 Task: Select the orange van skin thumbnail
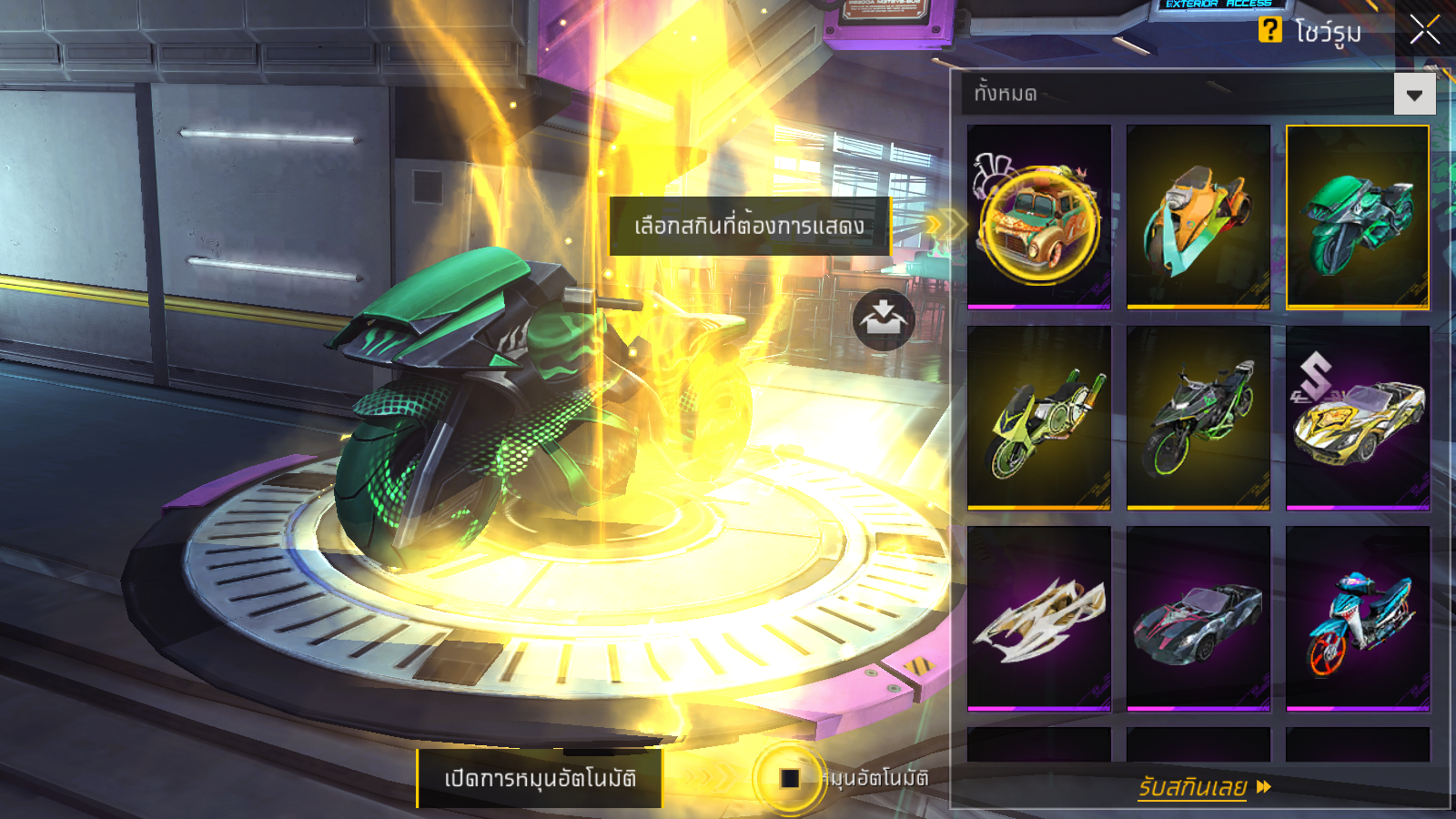pos(1038,218)
